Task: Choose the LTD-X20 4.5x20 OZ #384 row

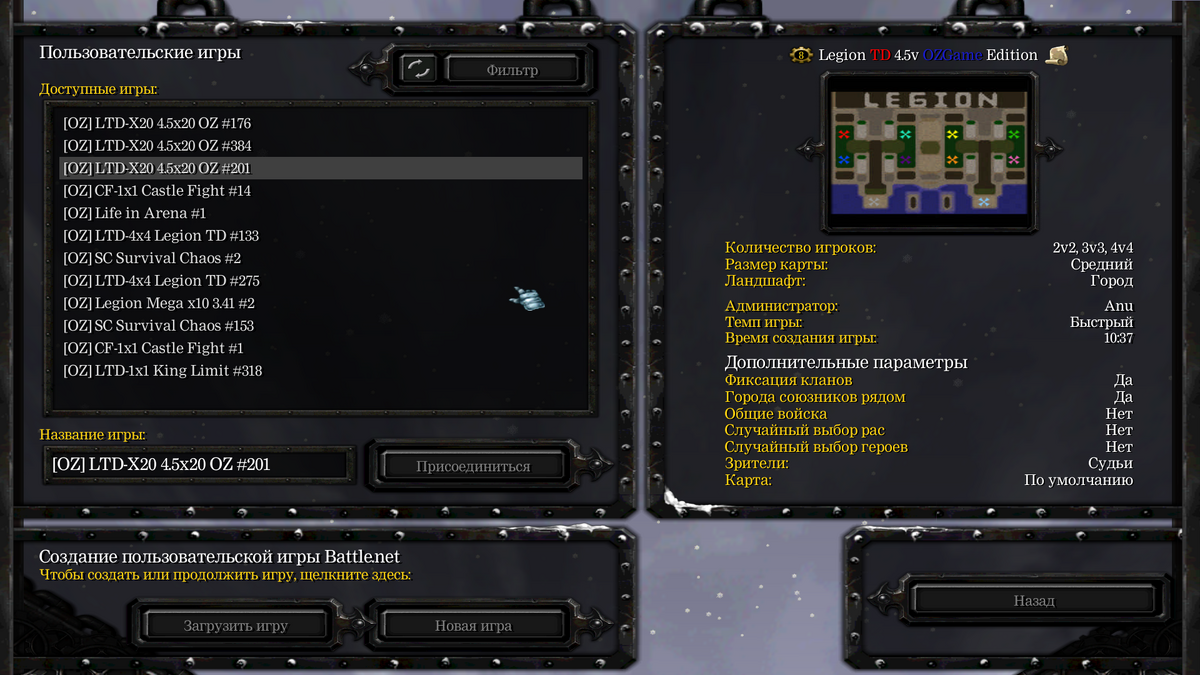Action: [157, 146]
